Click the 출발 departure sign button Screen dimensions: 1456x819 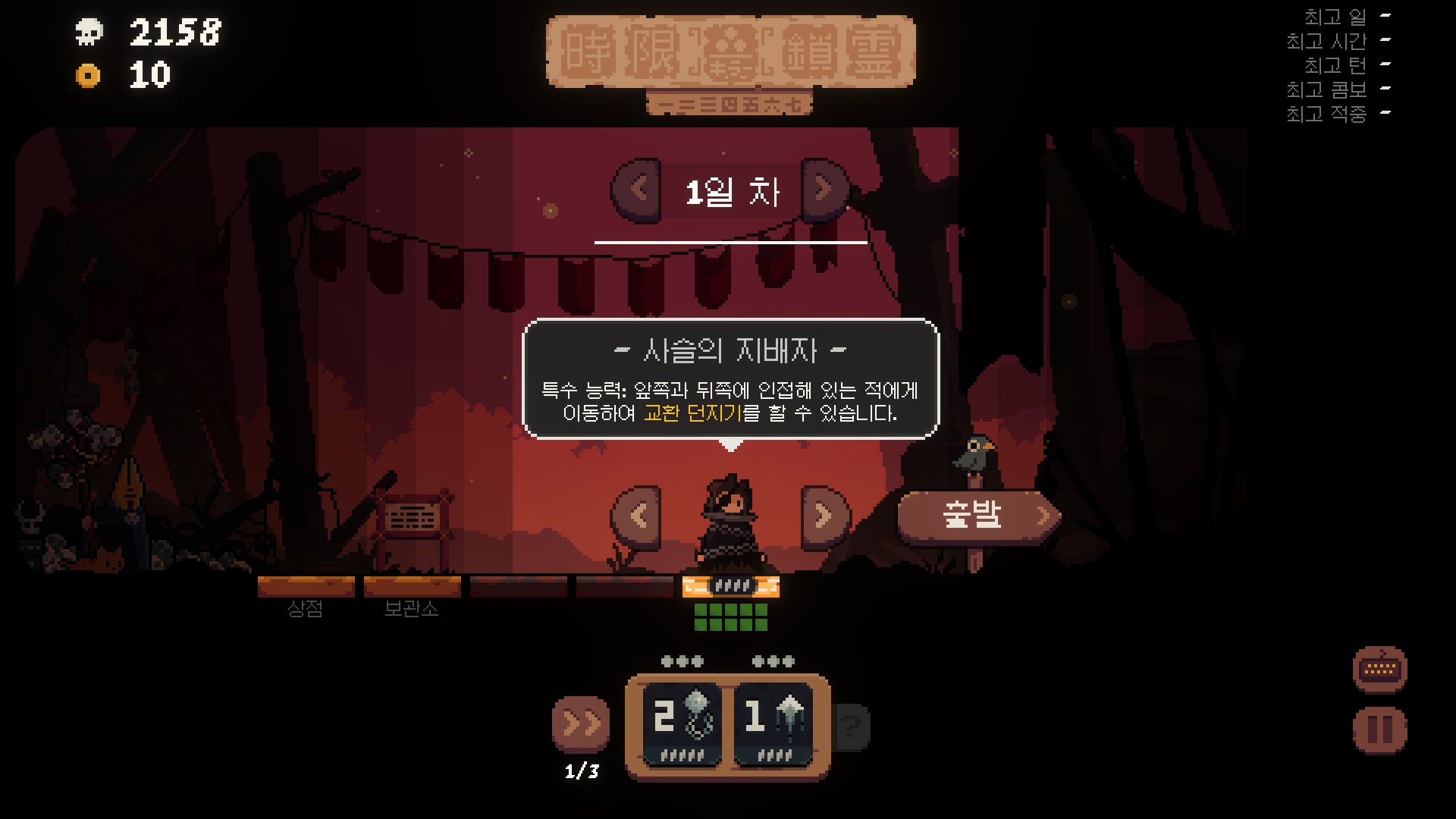(977, 516)
